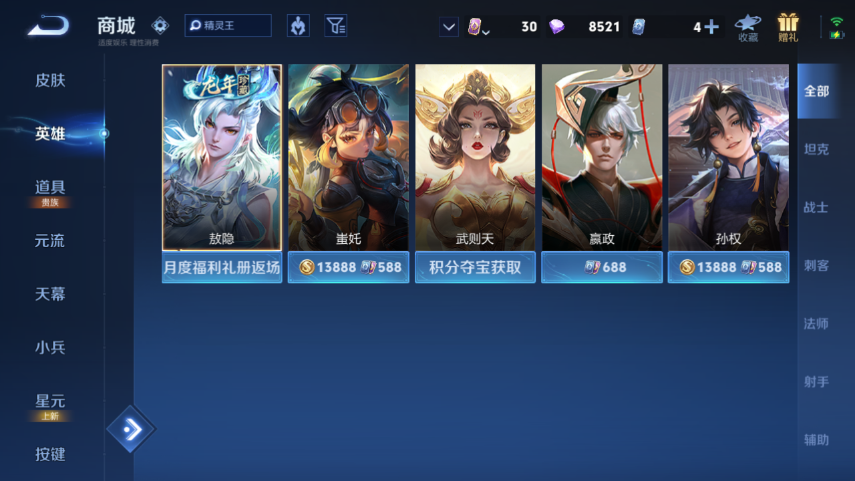Switch to the 元流 category
Image resolution: width=855 pixels, height=481 pixels.
tap(50, 241)
